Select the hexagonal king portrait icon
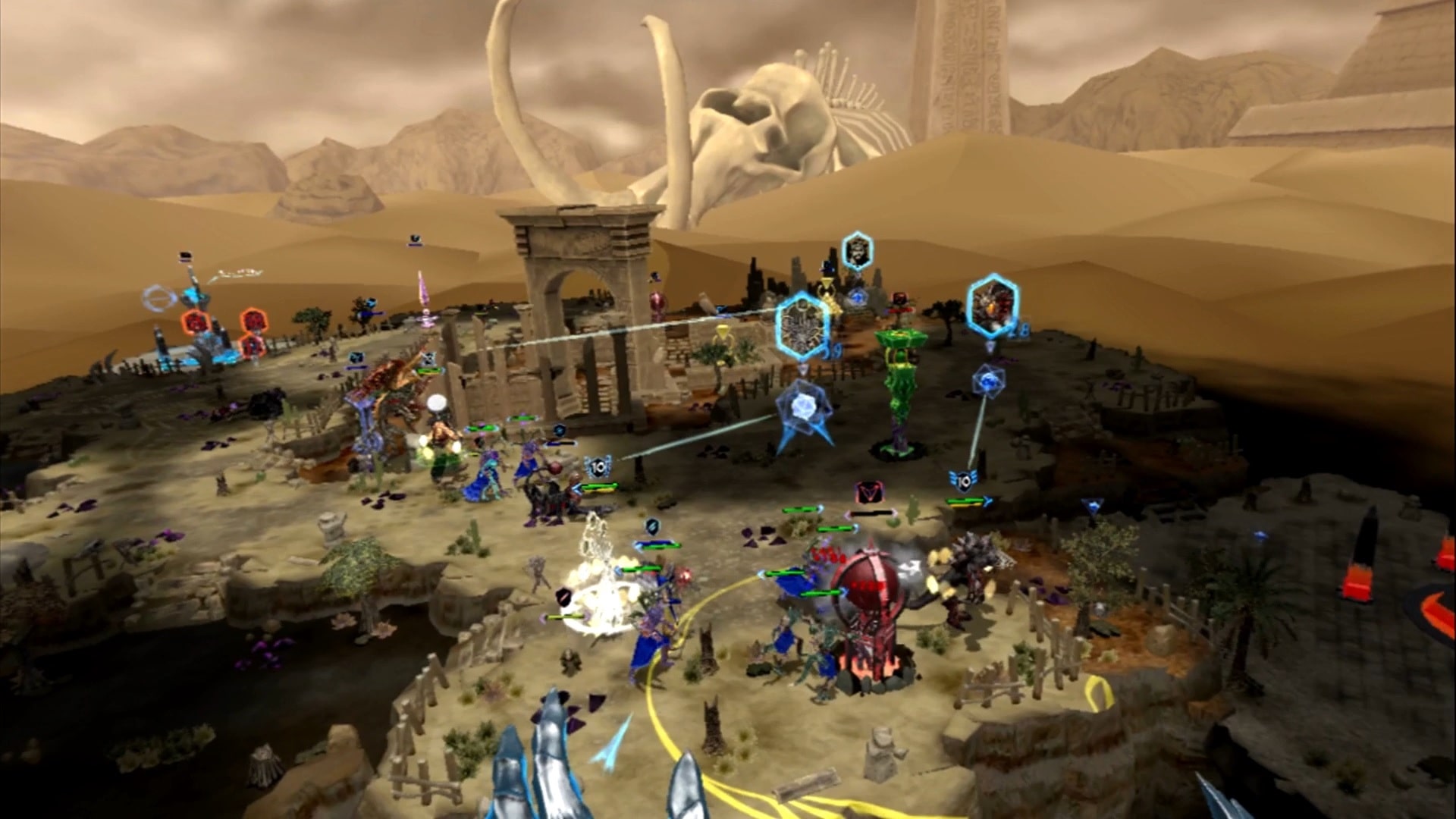The image size is (1456, 819). 857,249
